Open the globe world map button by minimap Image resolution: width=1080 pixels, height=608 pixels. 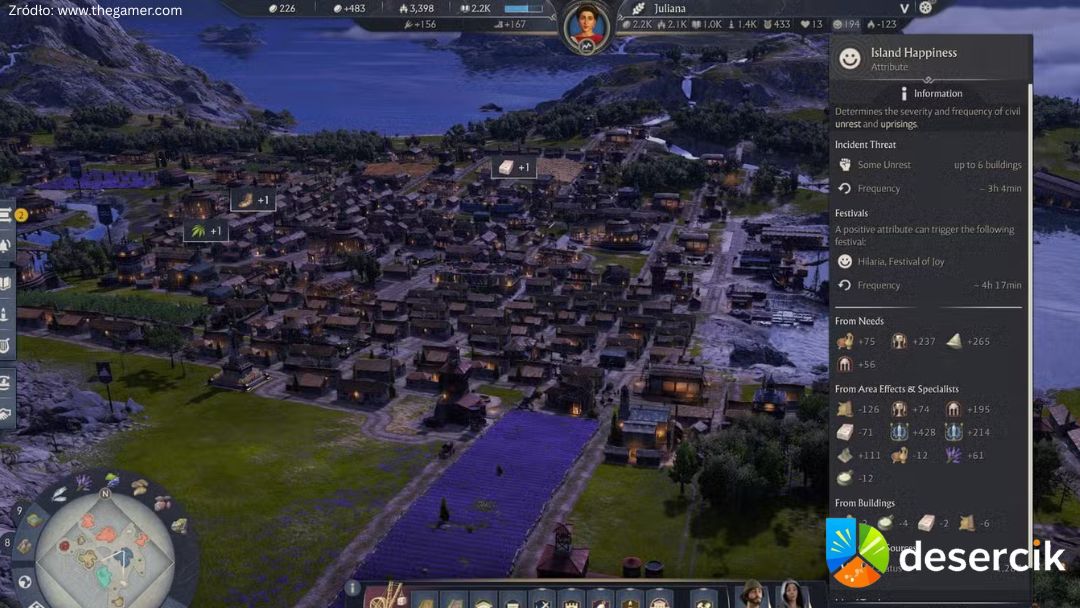tap(26, 581)
